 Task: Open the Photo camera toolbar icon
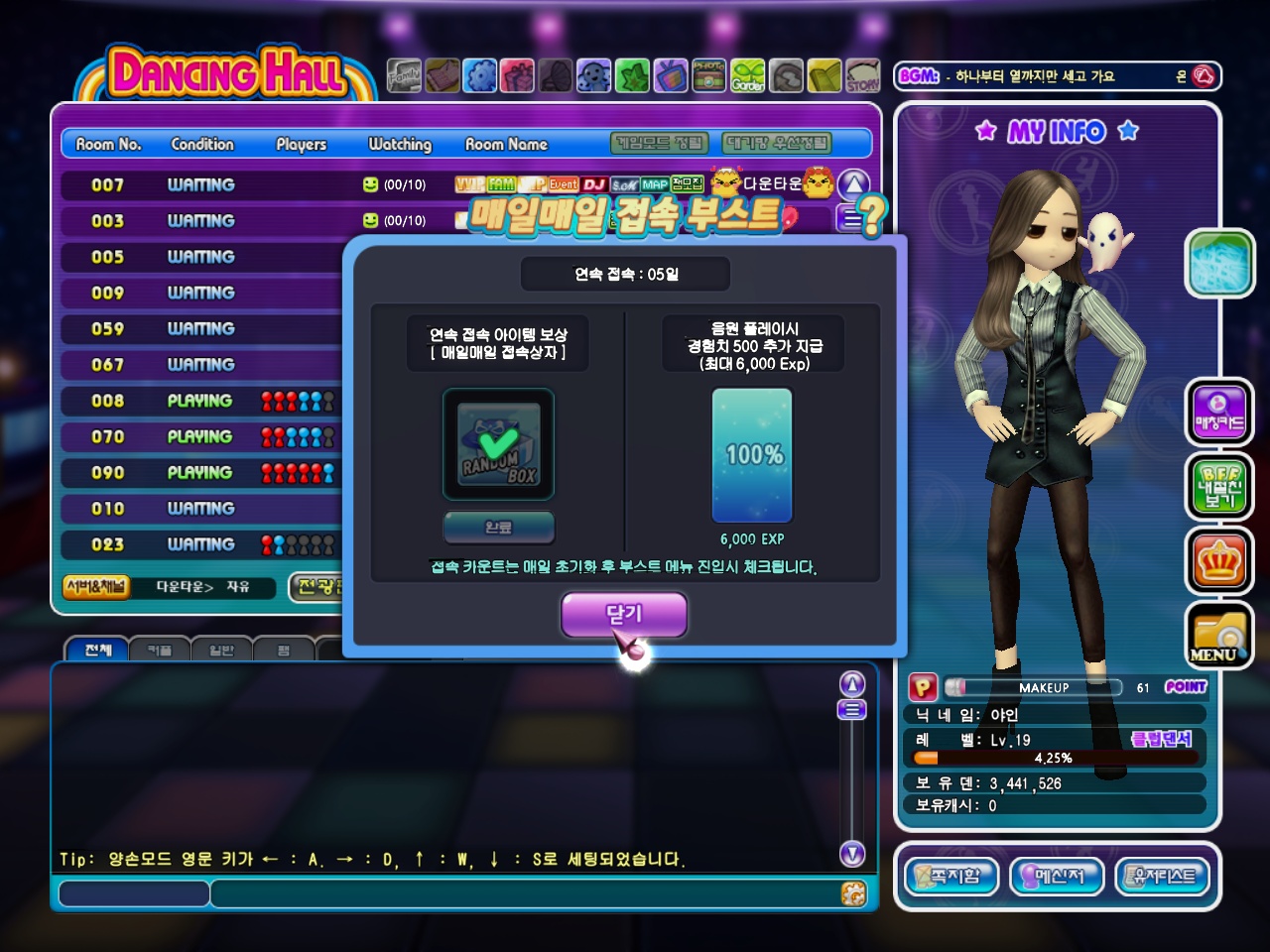point(708,75)
